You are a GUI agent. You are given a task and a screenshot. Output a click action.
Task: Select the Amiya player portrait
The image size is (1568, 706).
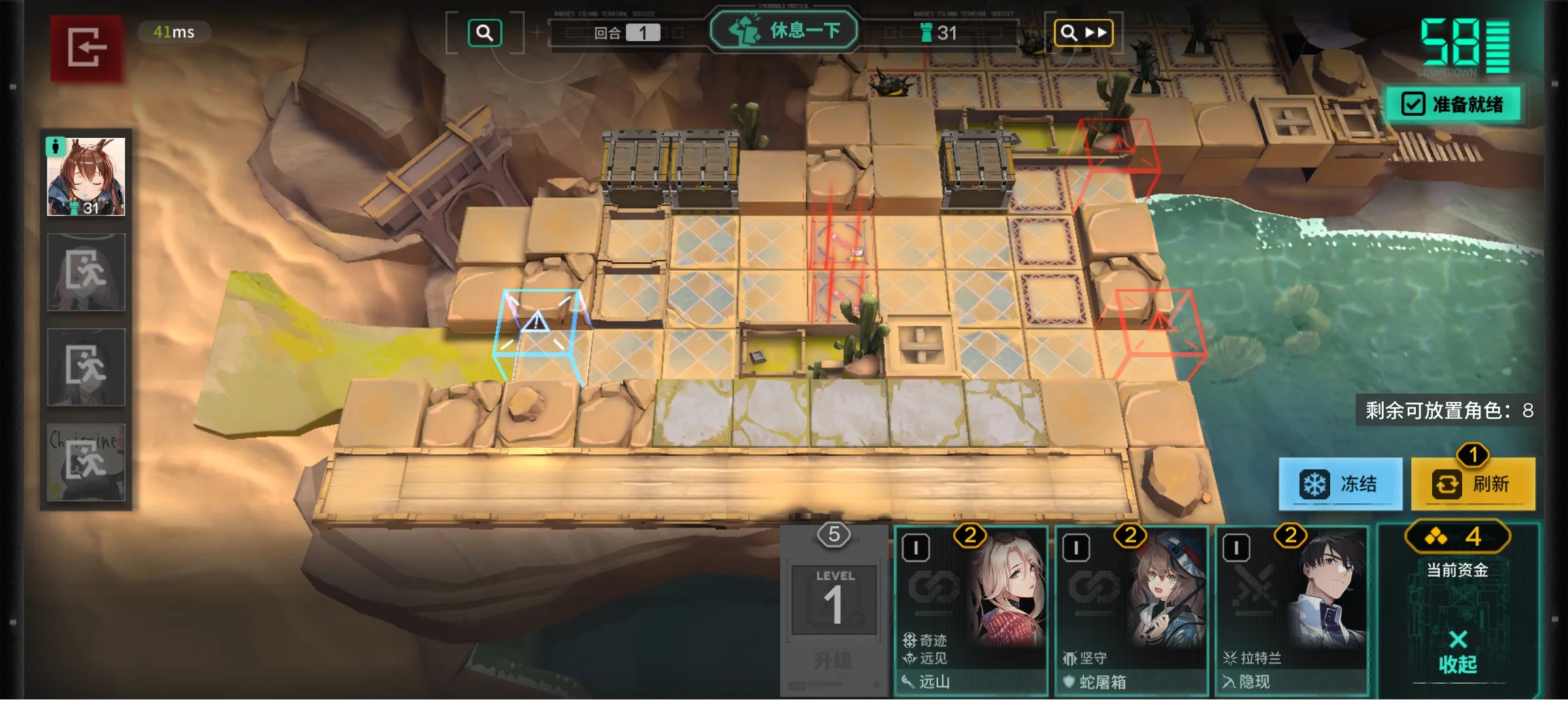point(86,176)
